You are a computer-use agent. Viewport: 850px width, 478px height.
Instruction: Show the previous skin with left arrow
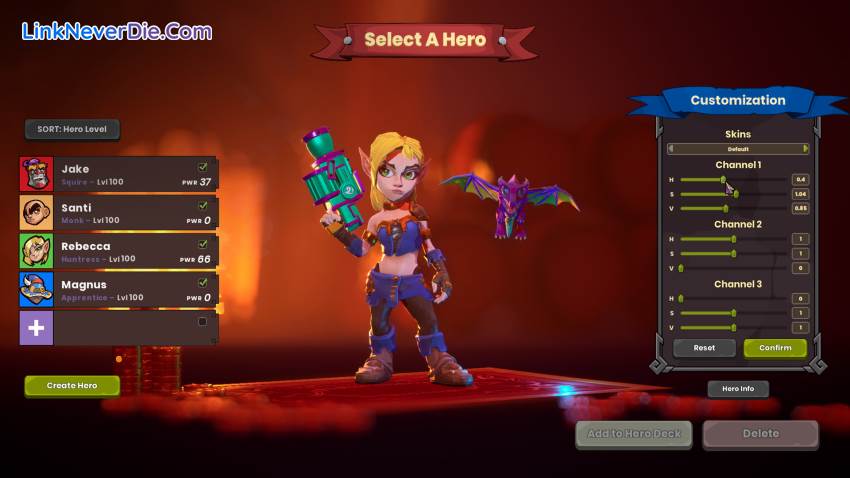(670, 149)
